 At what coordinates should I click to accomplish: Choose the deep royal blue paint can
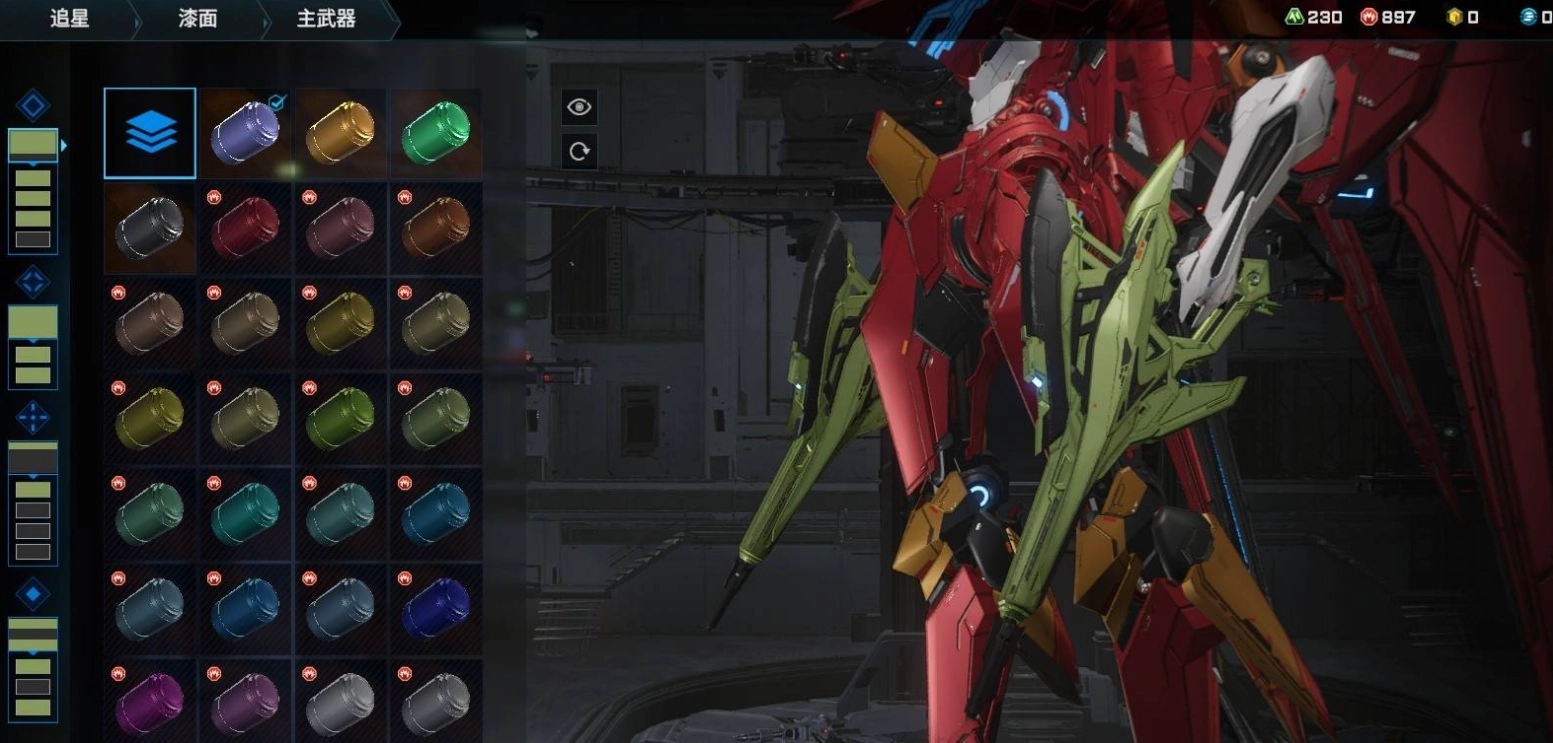[436, 608]
